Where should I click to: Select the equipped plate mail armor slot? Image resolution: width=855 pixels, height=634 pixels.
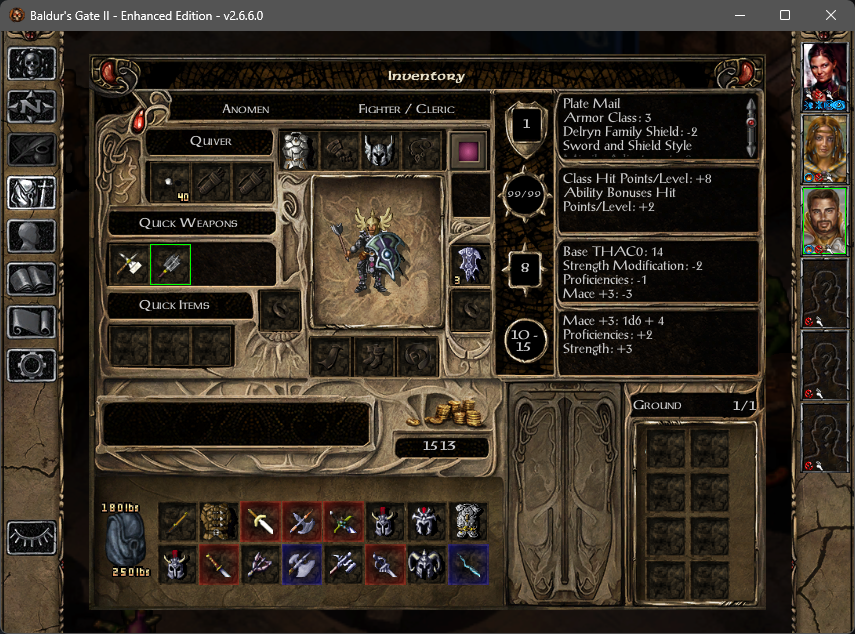[x=298, y=151]
